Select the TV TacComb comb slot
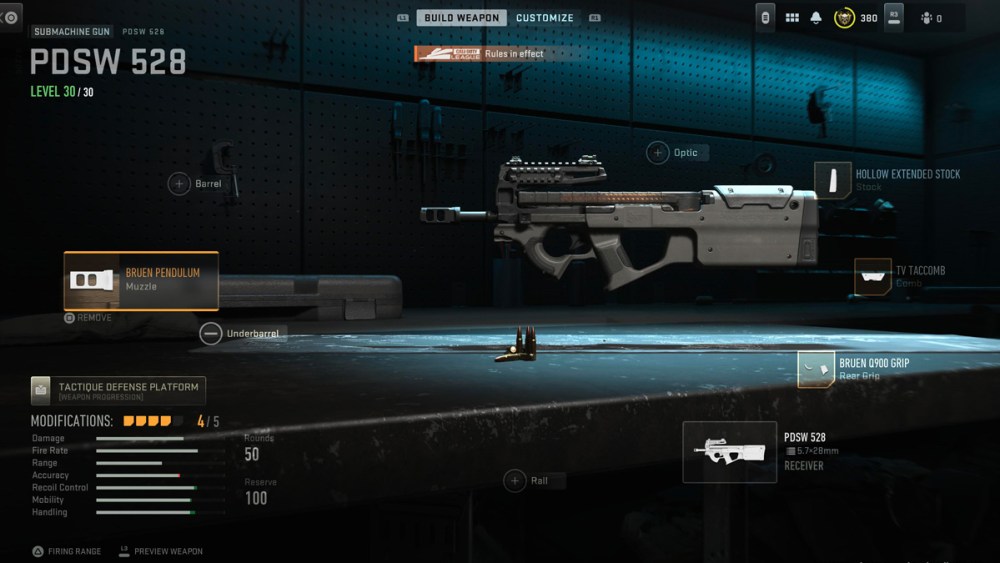The height and width of the screenshot is (563, 1000). coord(873,277)
